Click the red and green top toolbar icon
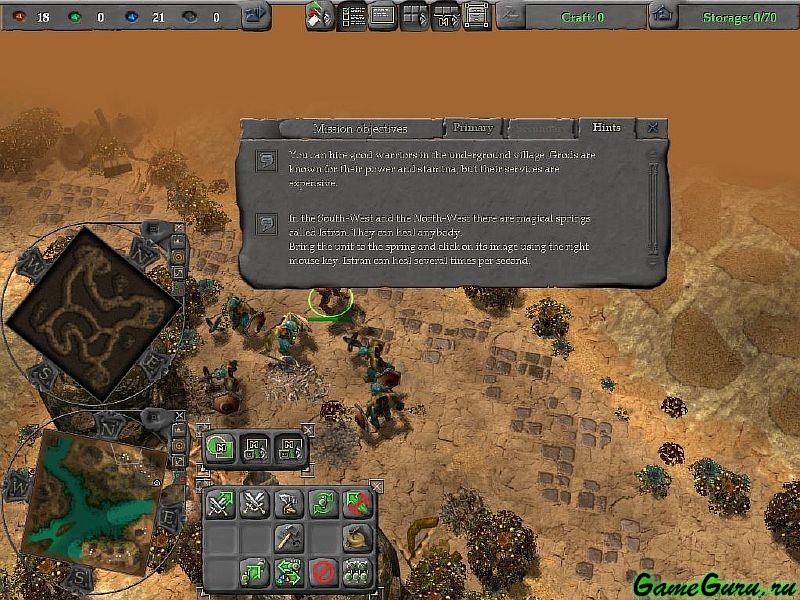This screenshot has height=600, width=800. (320, 16)
